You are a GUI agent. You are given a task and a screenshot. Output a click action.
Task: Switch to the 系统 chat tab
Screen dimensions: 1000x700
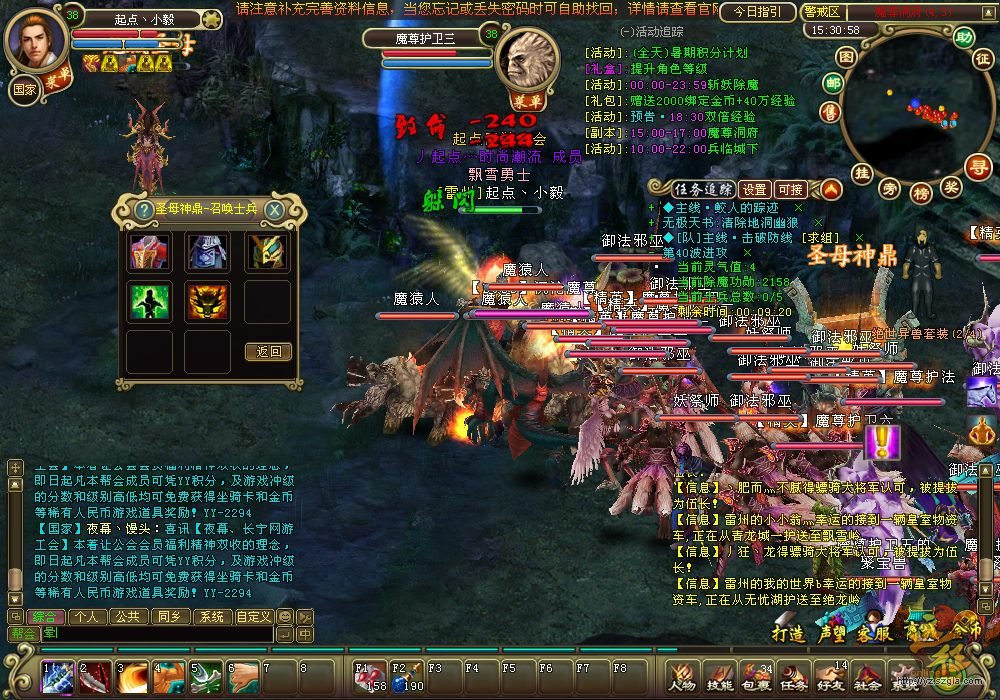point(210,617)
